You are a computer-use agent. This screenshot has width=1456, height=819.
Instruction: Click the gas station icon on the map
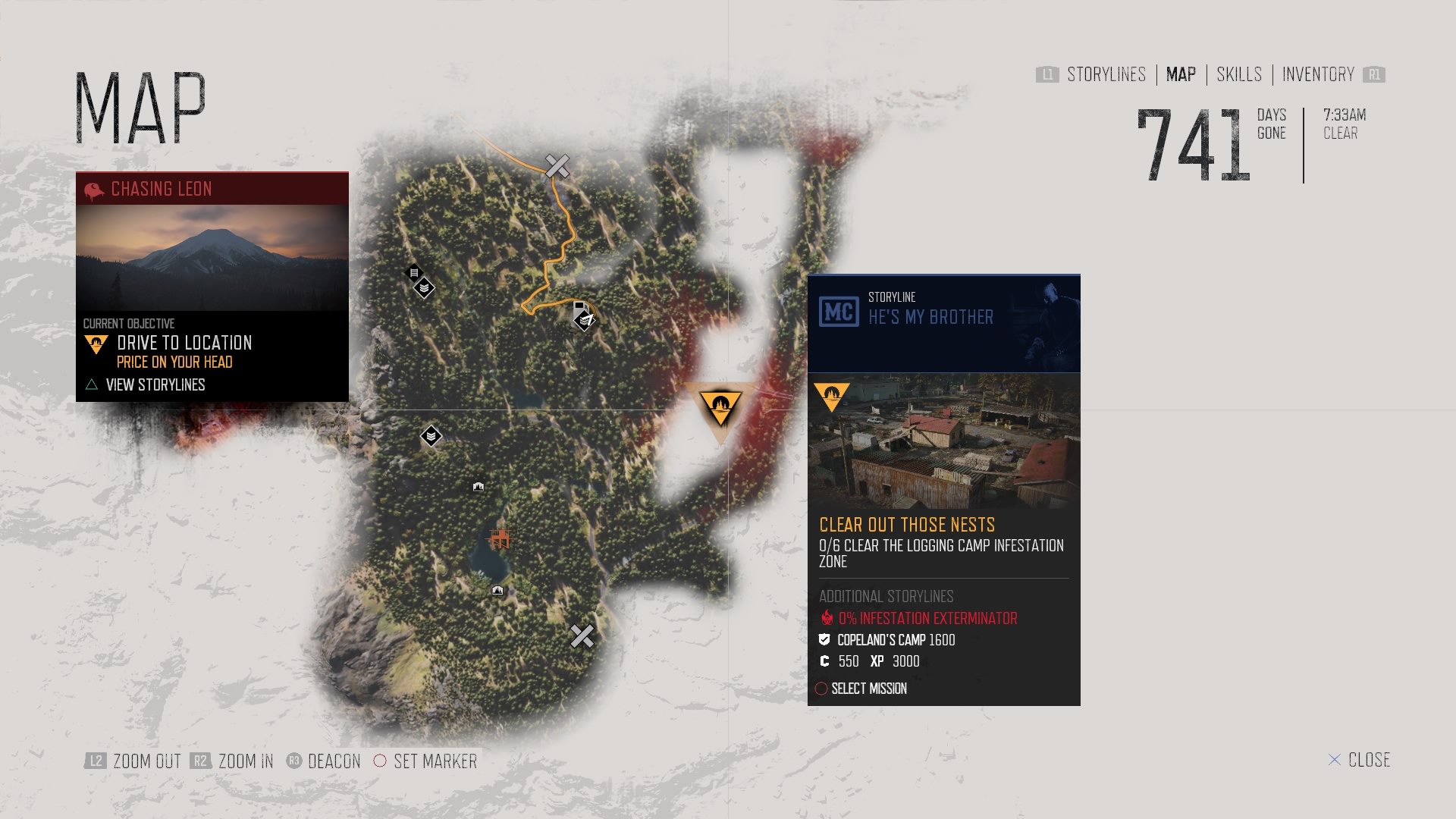click(579, 307)
